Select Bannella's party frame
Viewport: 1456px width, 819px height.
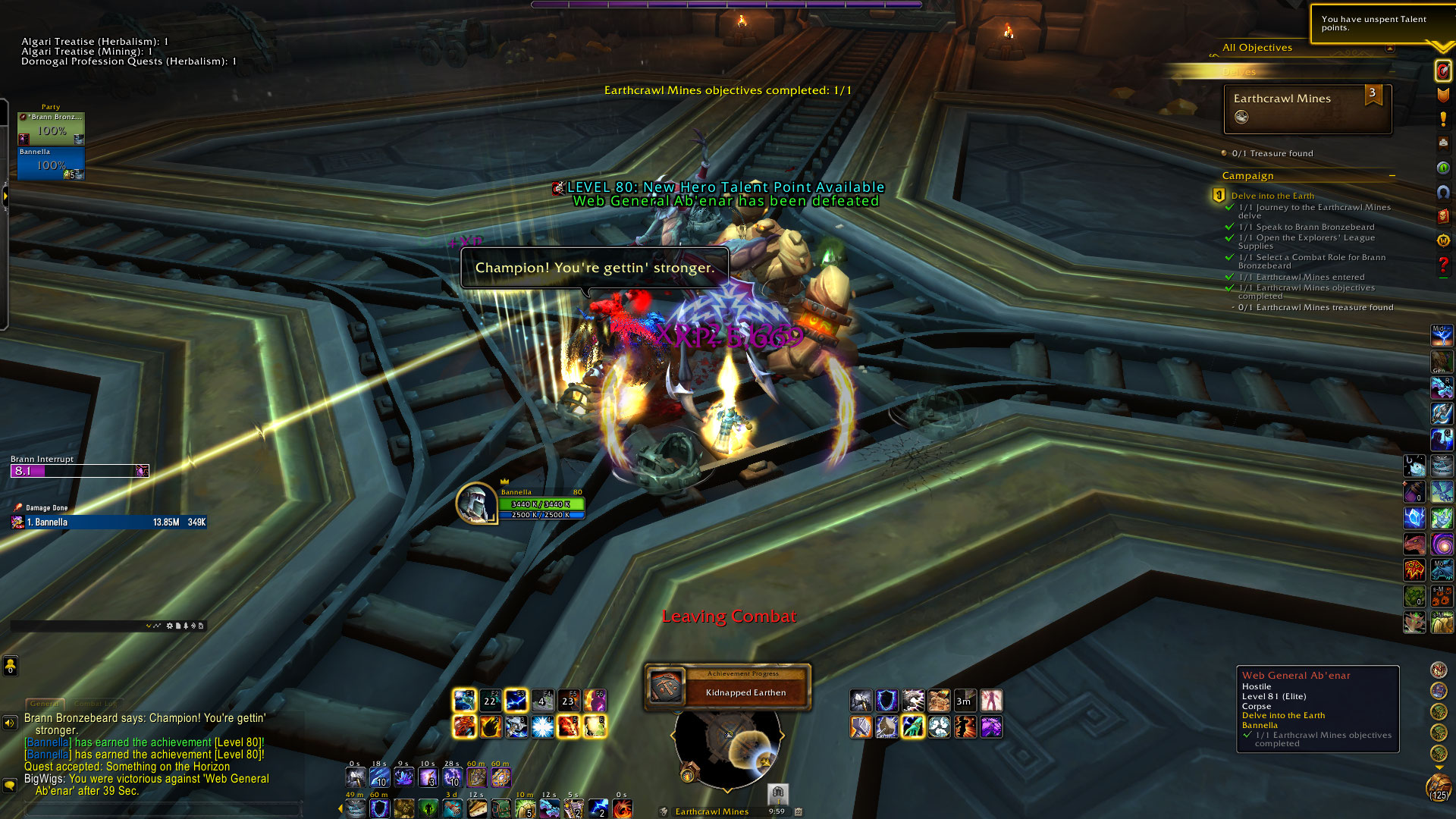[x=51, y=163]
